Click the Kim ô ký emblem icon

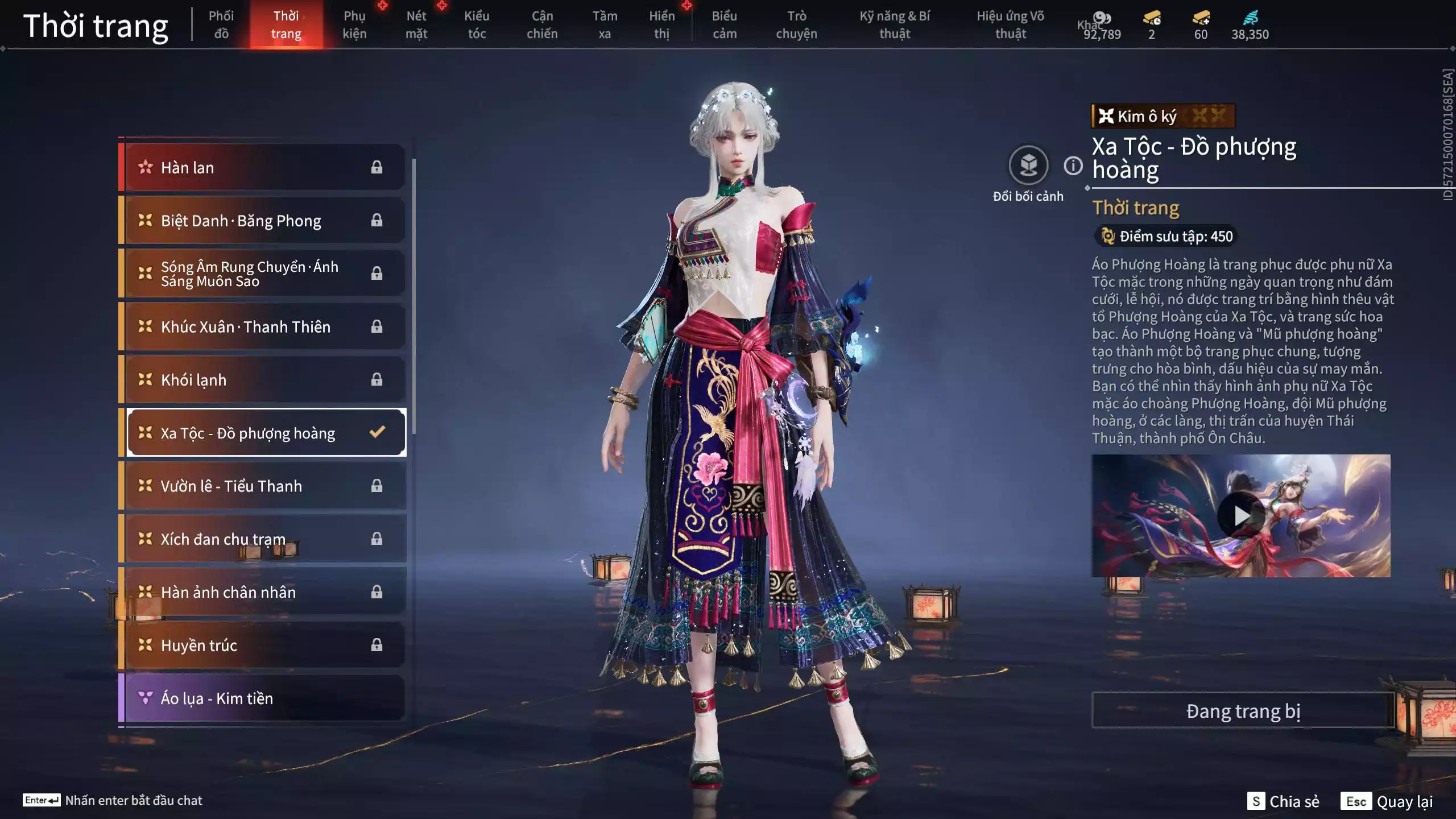tap(1106, 116)
